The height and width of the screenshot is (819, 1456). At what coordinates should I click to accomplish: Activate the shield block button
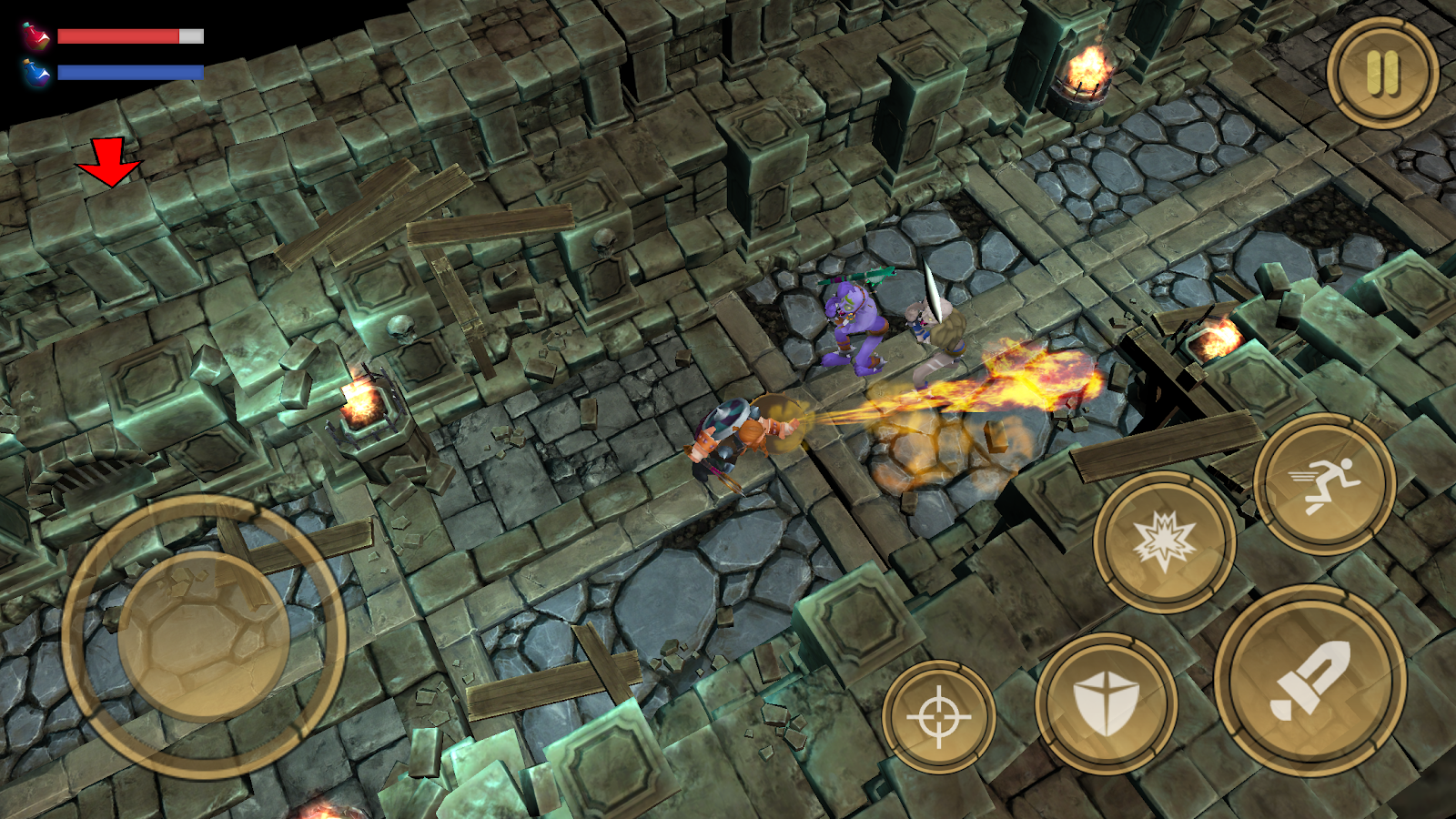[1106, 703]
